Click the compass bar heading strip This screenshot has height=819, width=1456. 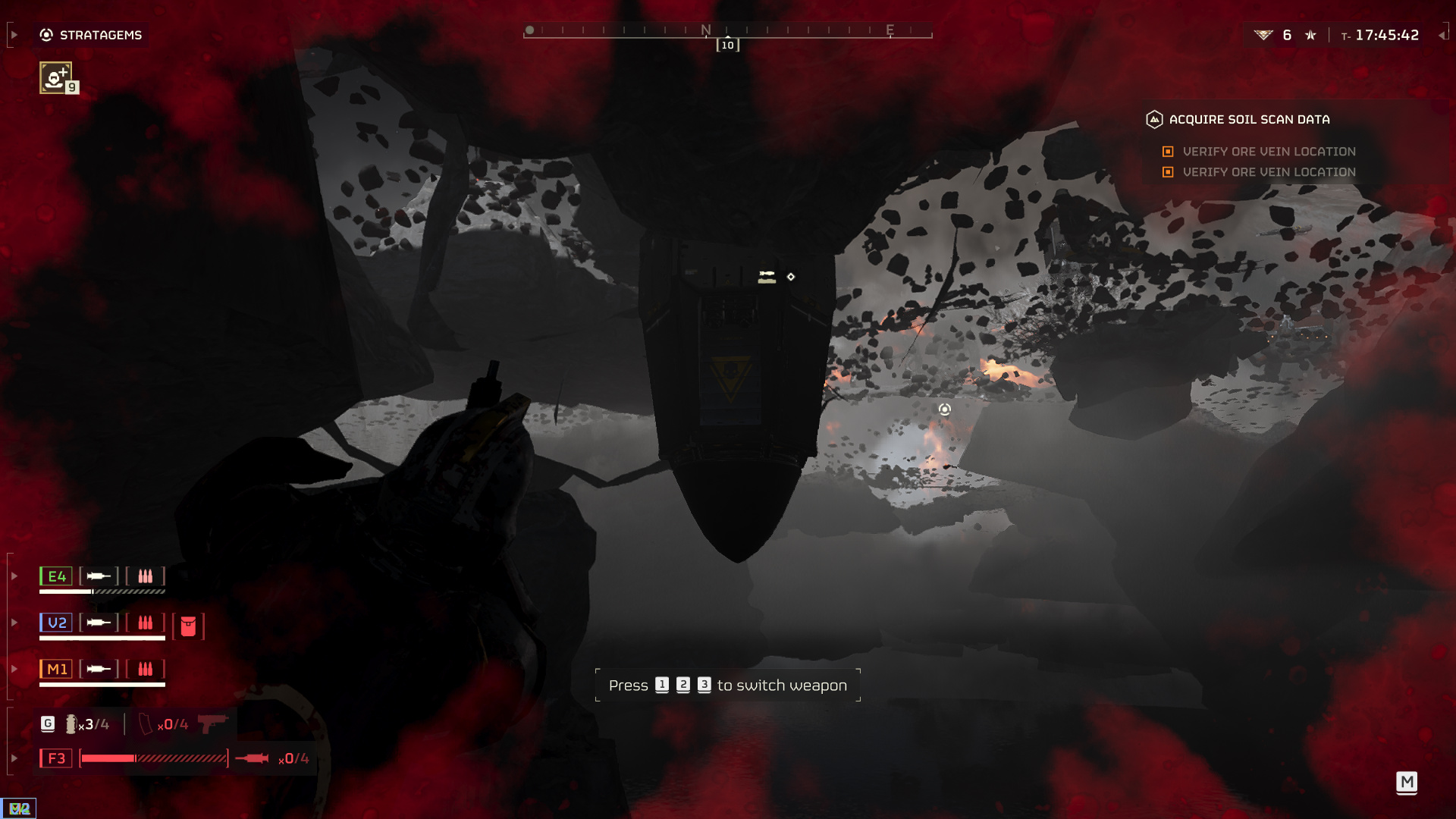coord(727,31)
